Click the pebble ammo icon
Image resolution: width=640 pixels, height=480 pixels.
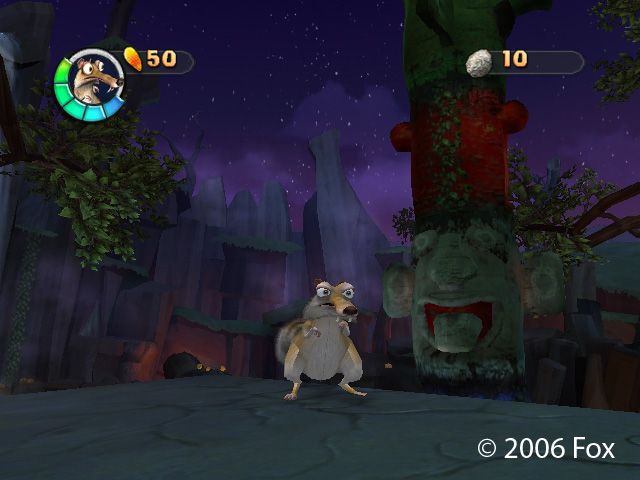point(480,61)
